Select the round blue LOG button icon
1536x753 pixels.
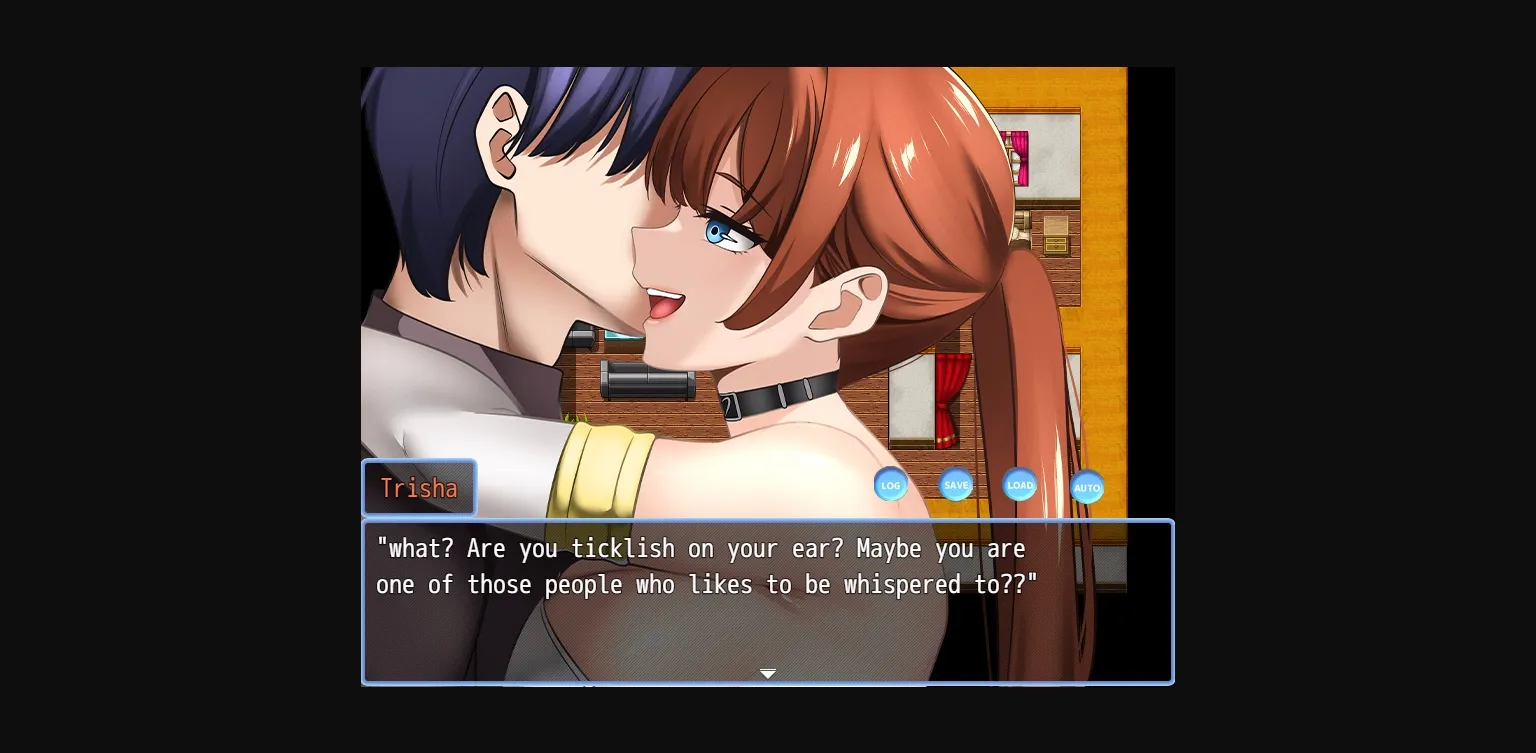[x=891, y=484]
